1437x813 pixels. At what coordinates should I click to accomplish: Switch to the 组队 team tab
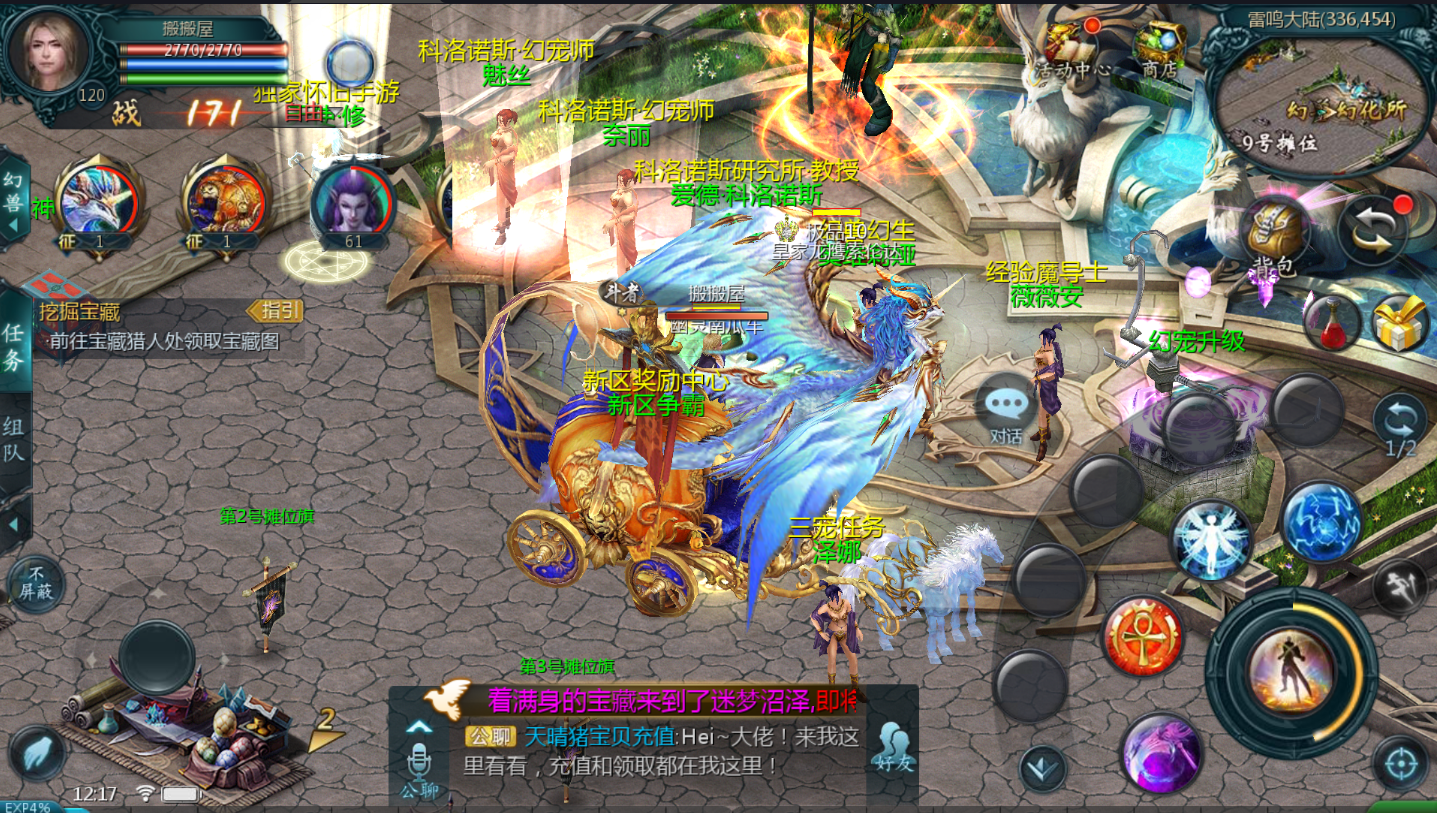click(x=15, y=440)
